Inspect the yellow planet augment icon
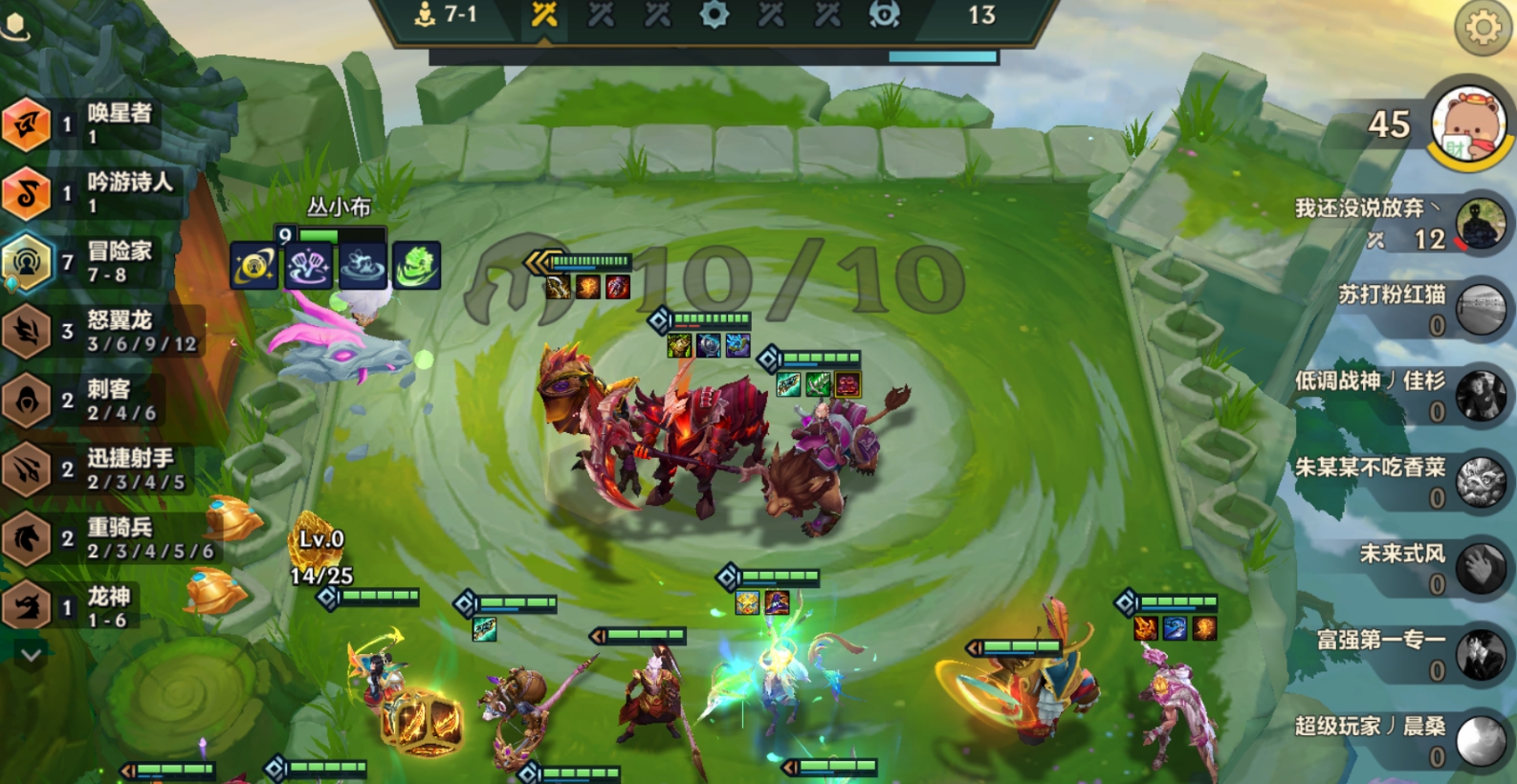Viewport: 1517px width, 784px height. (x=253, y=265)
